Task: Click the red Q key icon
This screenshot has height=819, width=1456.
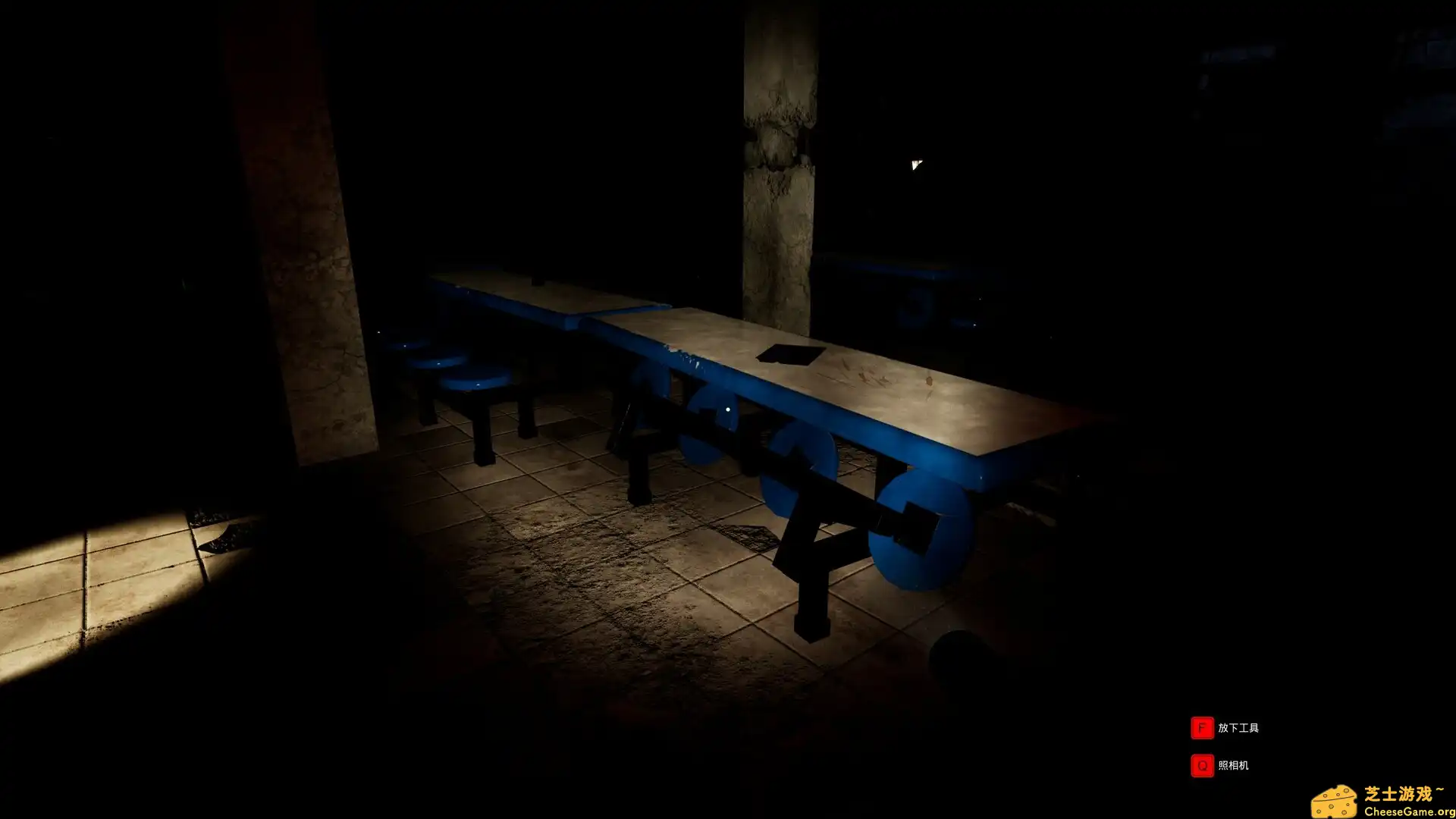Action: (1201, 766)
